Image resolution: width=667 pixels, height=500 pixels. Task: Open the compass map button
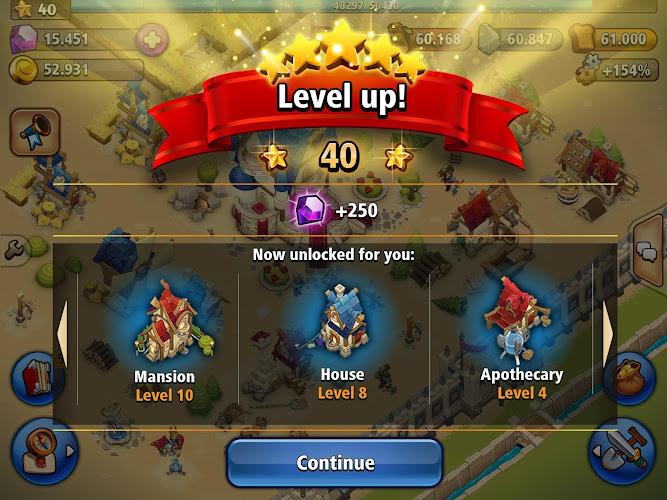[38, 447]
